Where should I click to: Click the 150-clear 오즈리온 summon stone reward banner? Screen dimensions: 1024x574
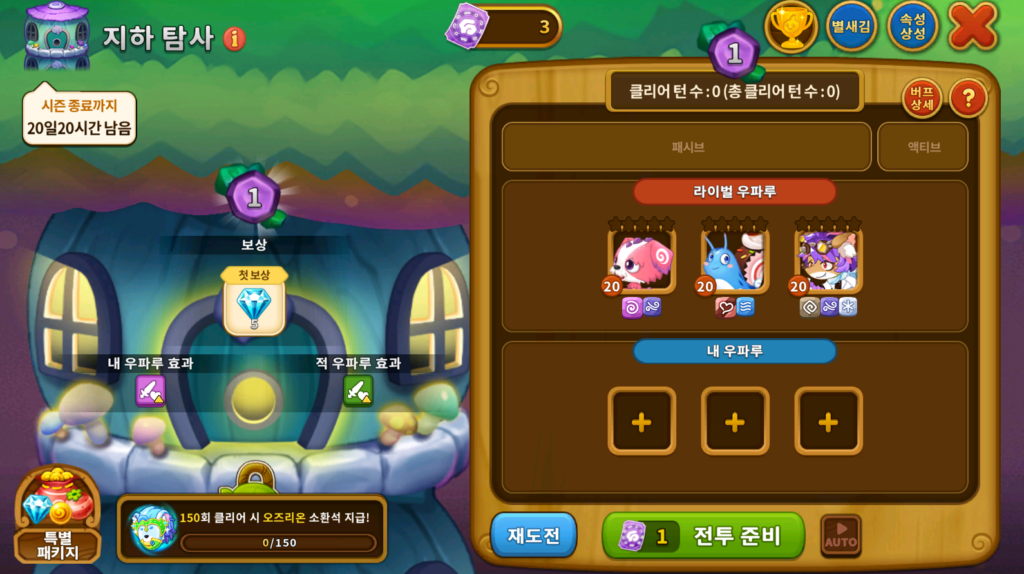click(251, 529)
